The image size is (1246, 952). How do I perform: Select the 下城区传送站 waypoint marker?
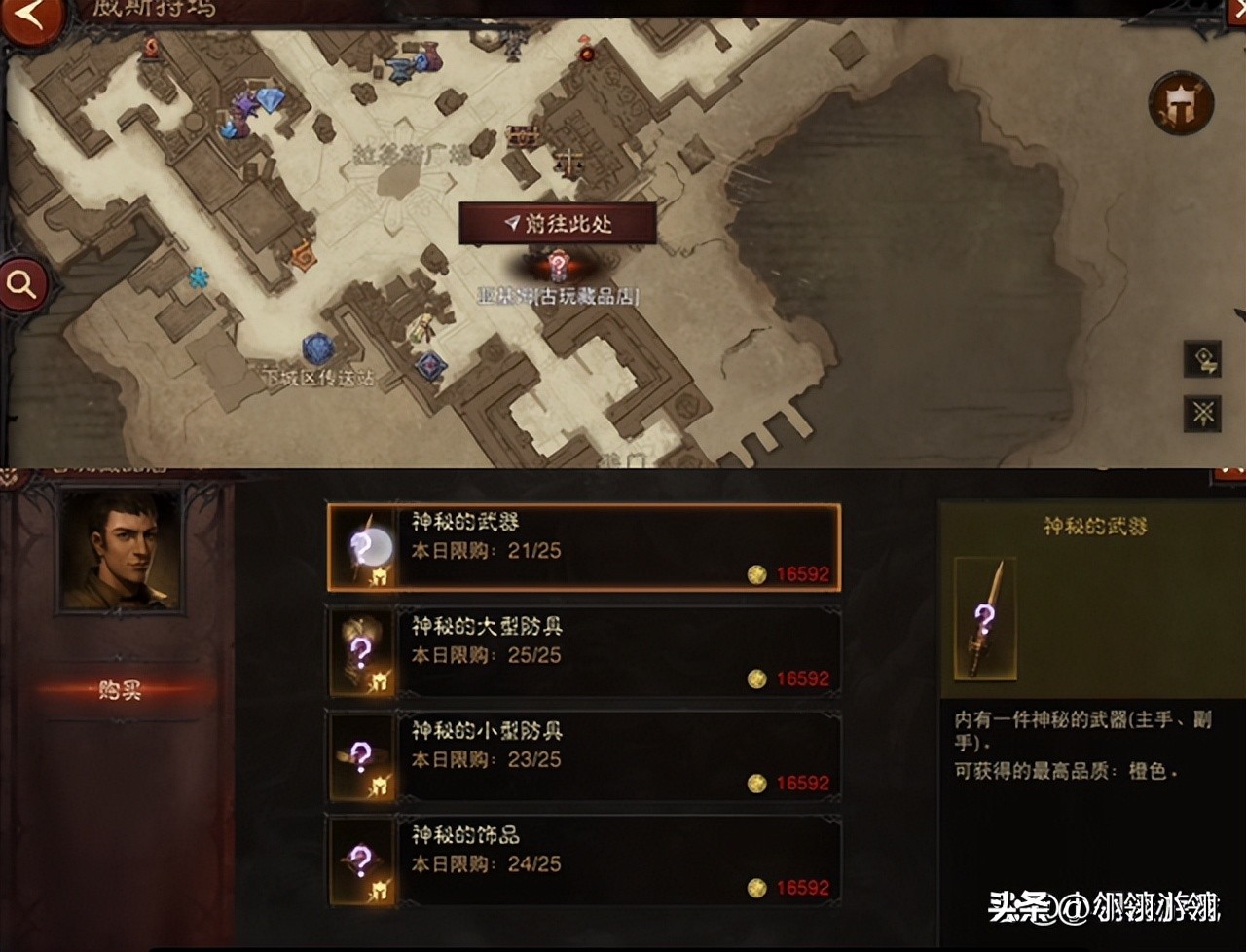tap(318, 349)
